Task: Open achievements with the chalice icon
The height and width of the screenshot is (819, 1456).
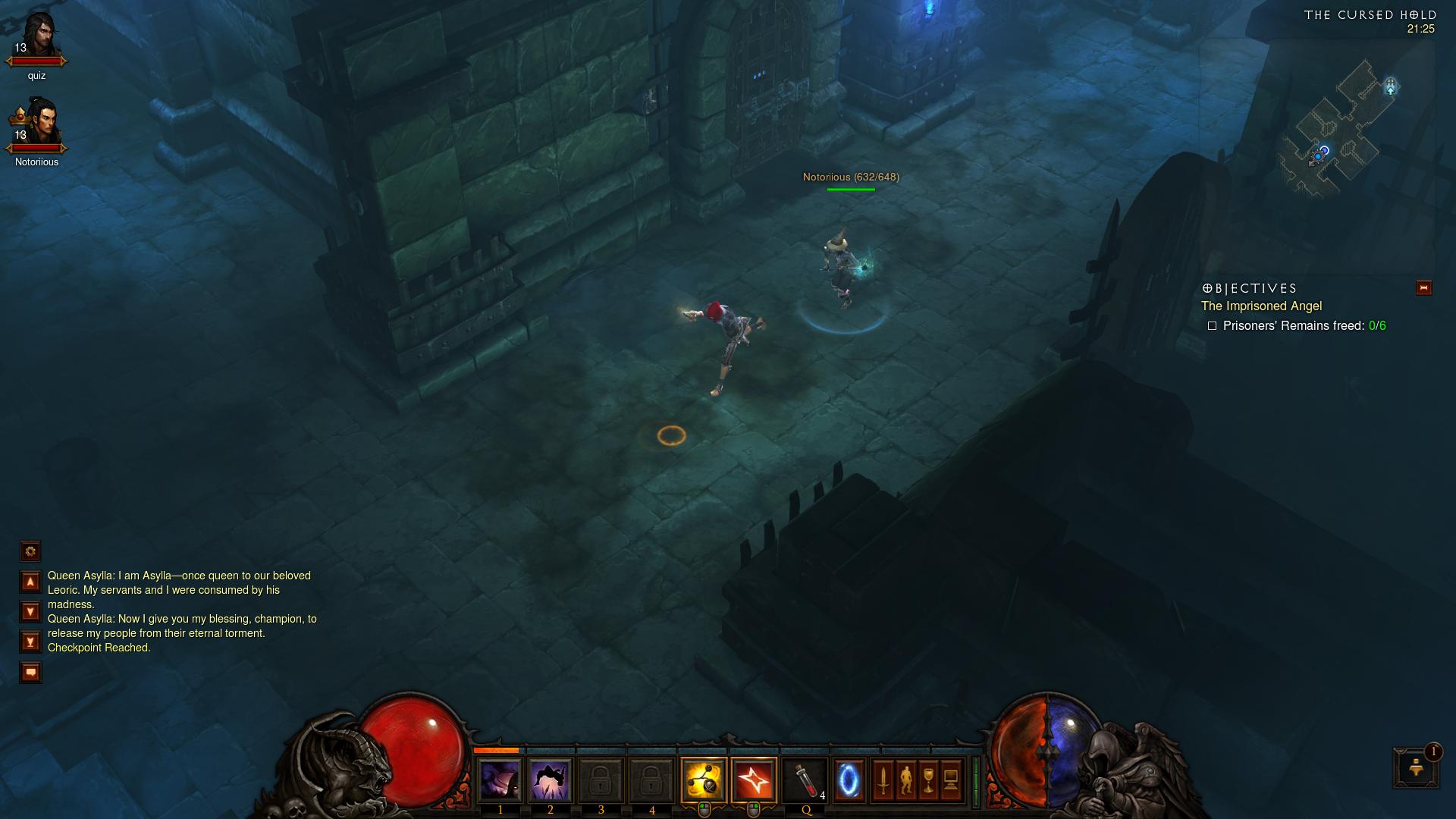Action: tap(928, 780)
